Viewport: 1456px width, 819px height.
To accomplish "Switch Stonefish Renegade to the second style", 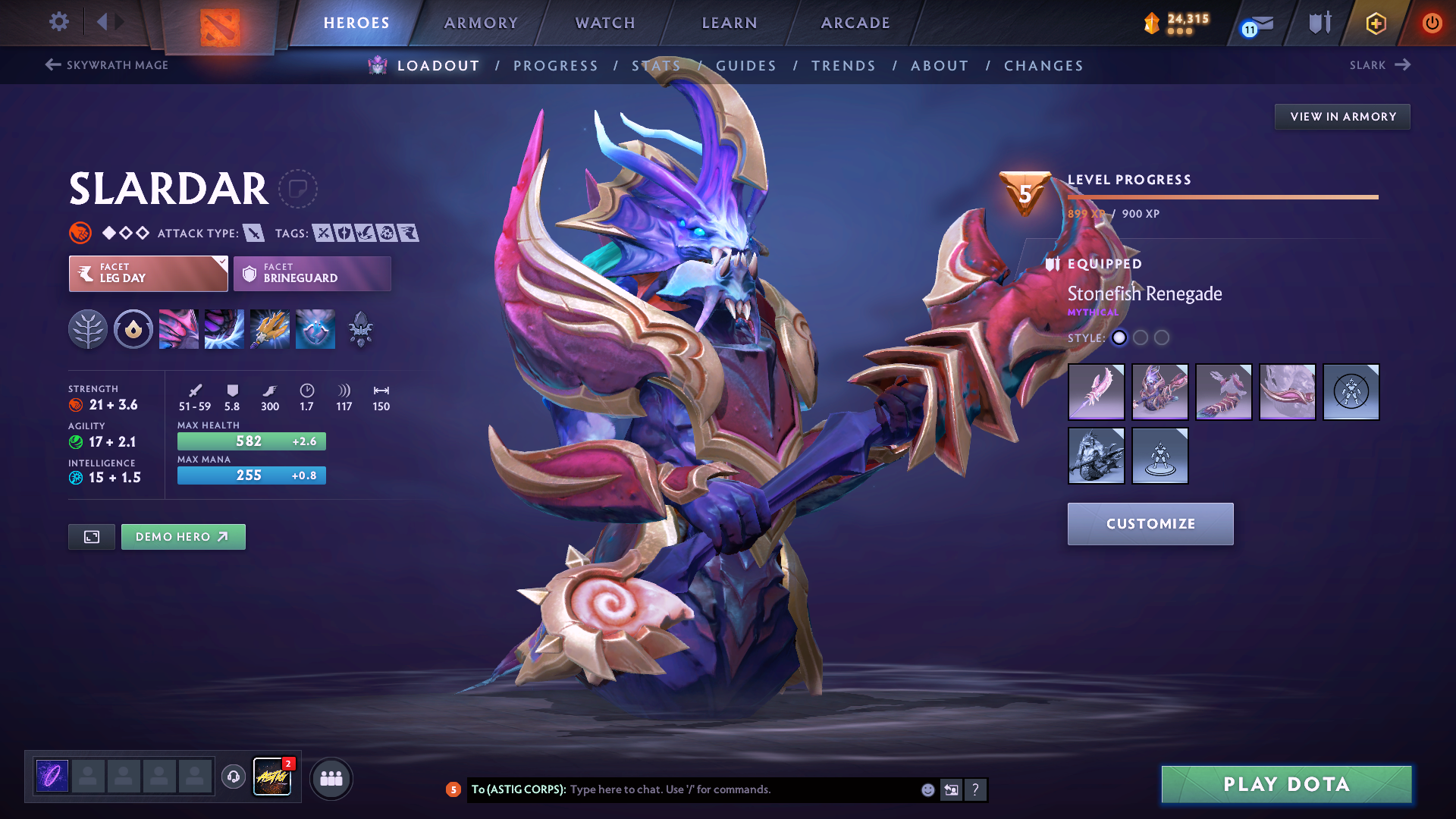I will click(1141, 338).
